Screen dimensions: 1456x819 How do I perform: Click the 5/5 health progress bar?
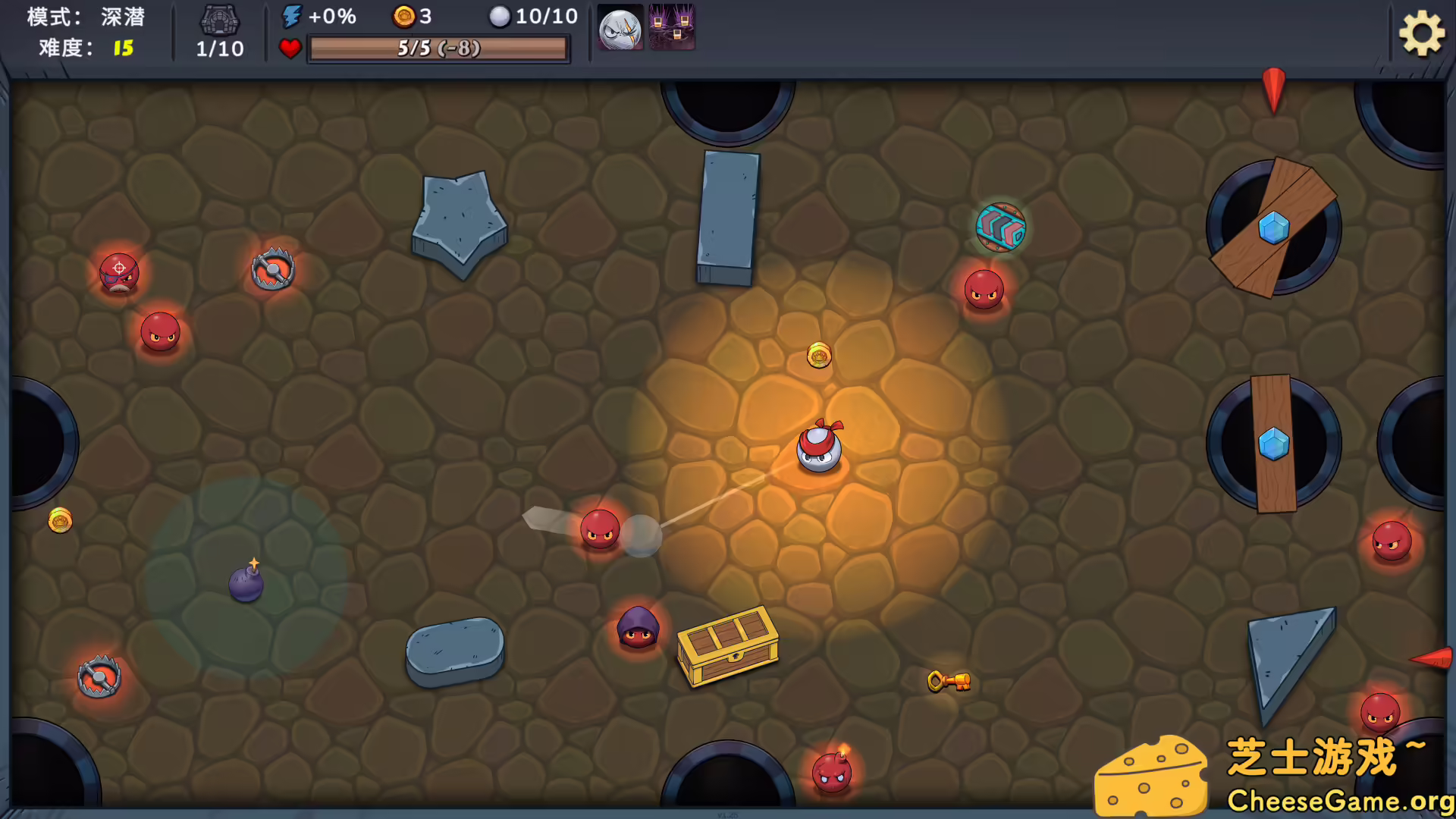[x=438, y=48]
